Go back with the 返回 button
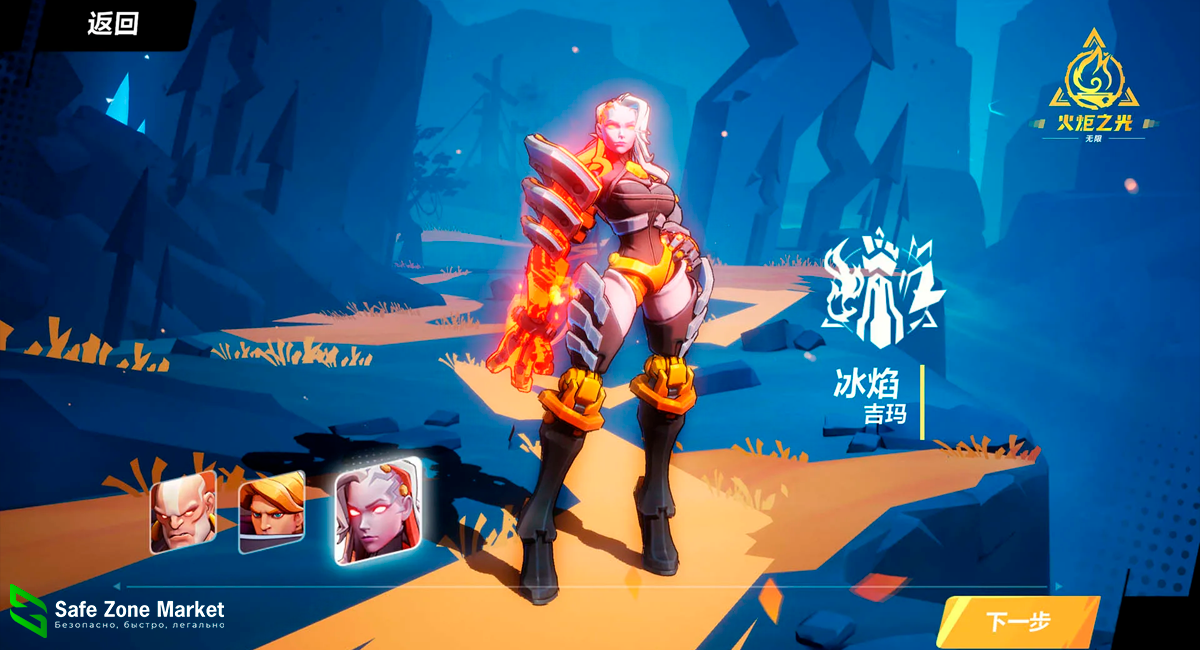 tap(112, 25)
